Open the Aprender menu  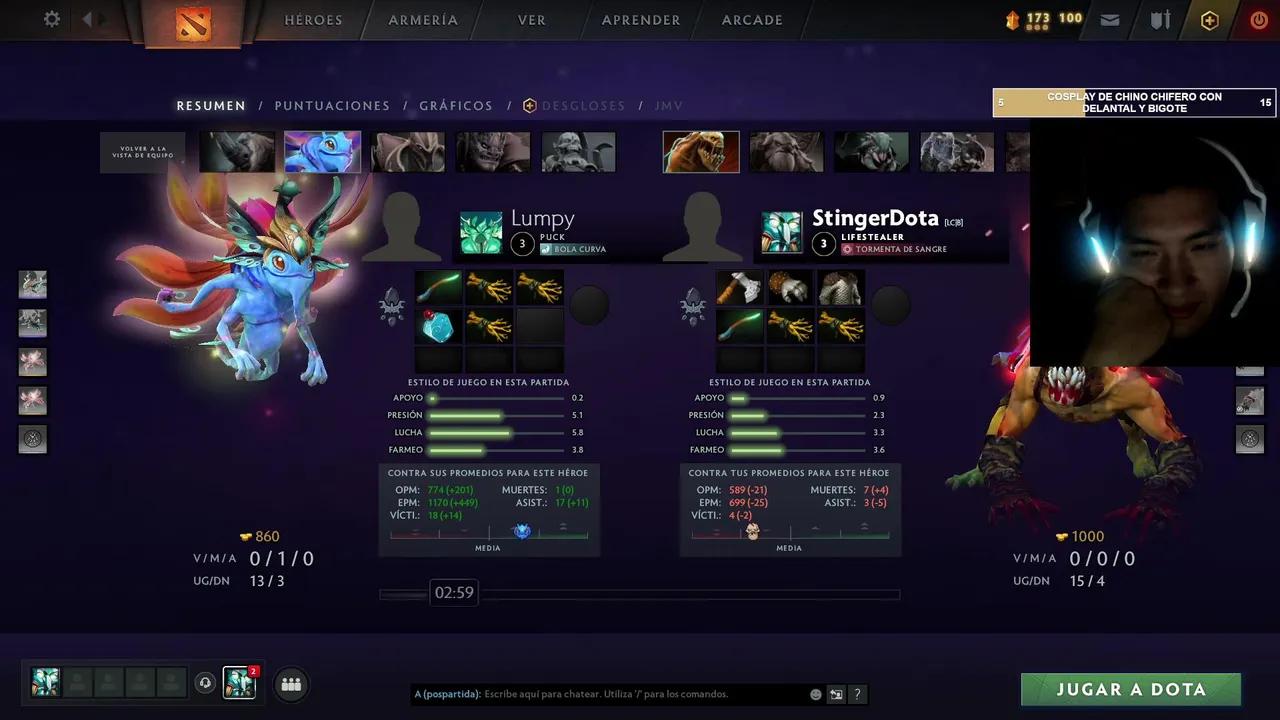(x=641, y=20)
